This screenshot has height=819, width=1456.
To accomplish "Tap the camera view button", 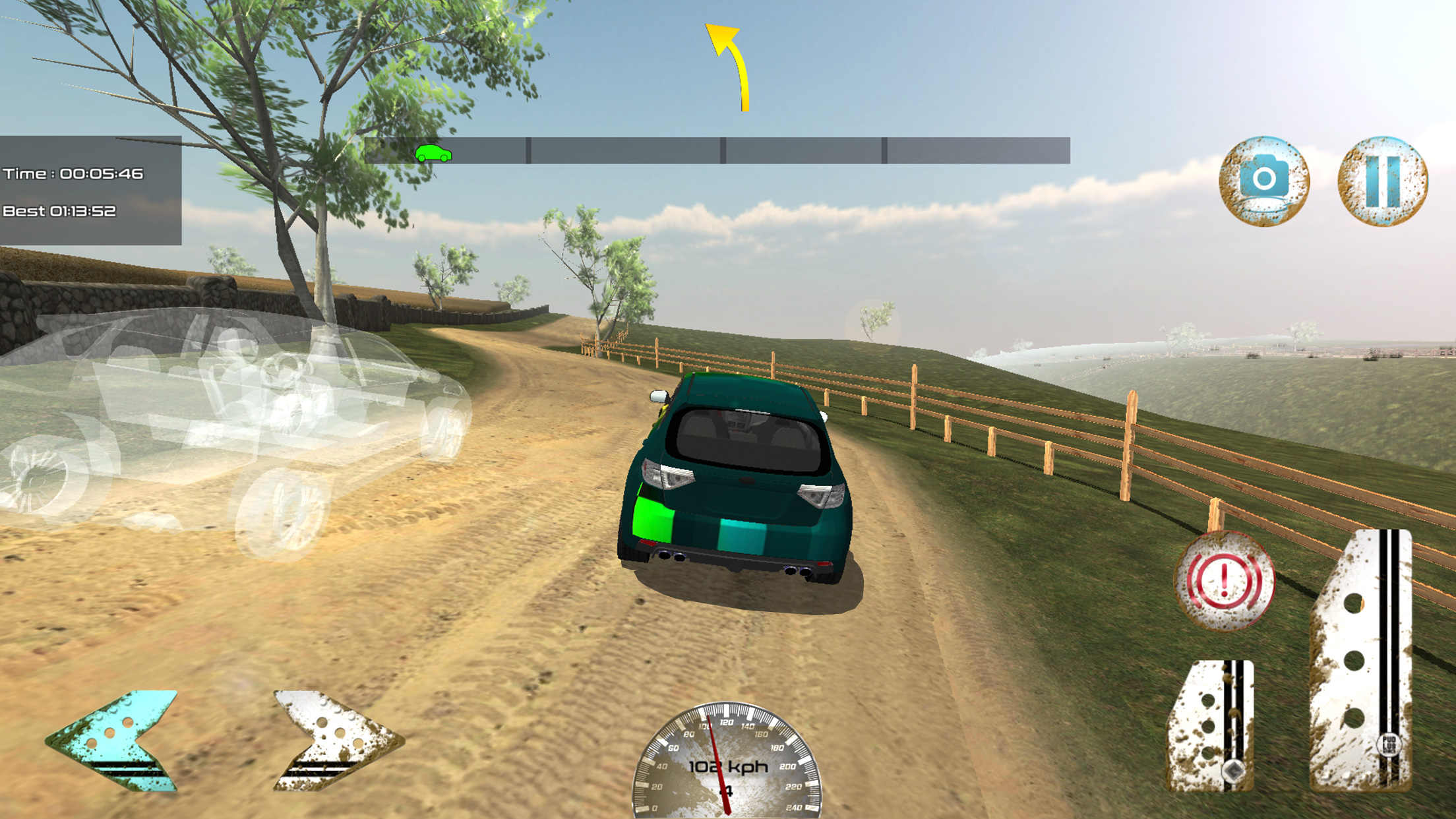I will point(1263,181).
